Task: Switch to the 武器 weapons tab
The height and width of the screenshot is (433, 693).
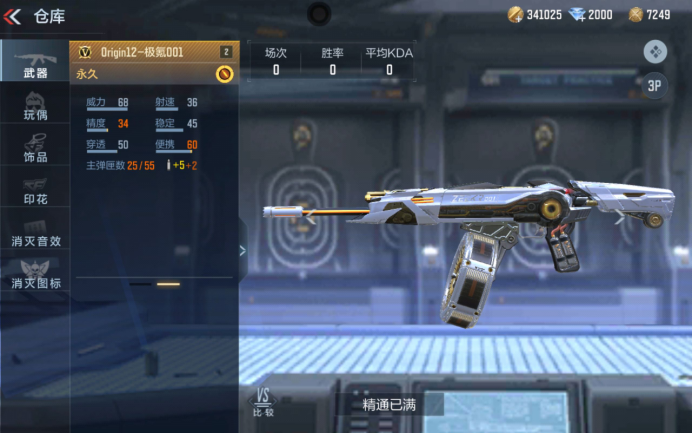Action: point(35,62)
